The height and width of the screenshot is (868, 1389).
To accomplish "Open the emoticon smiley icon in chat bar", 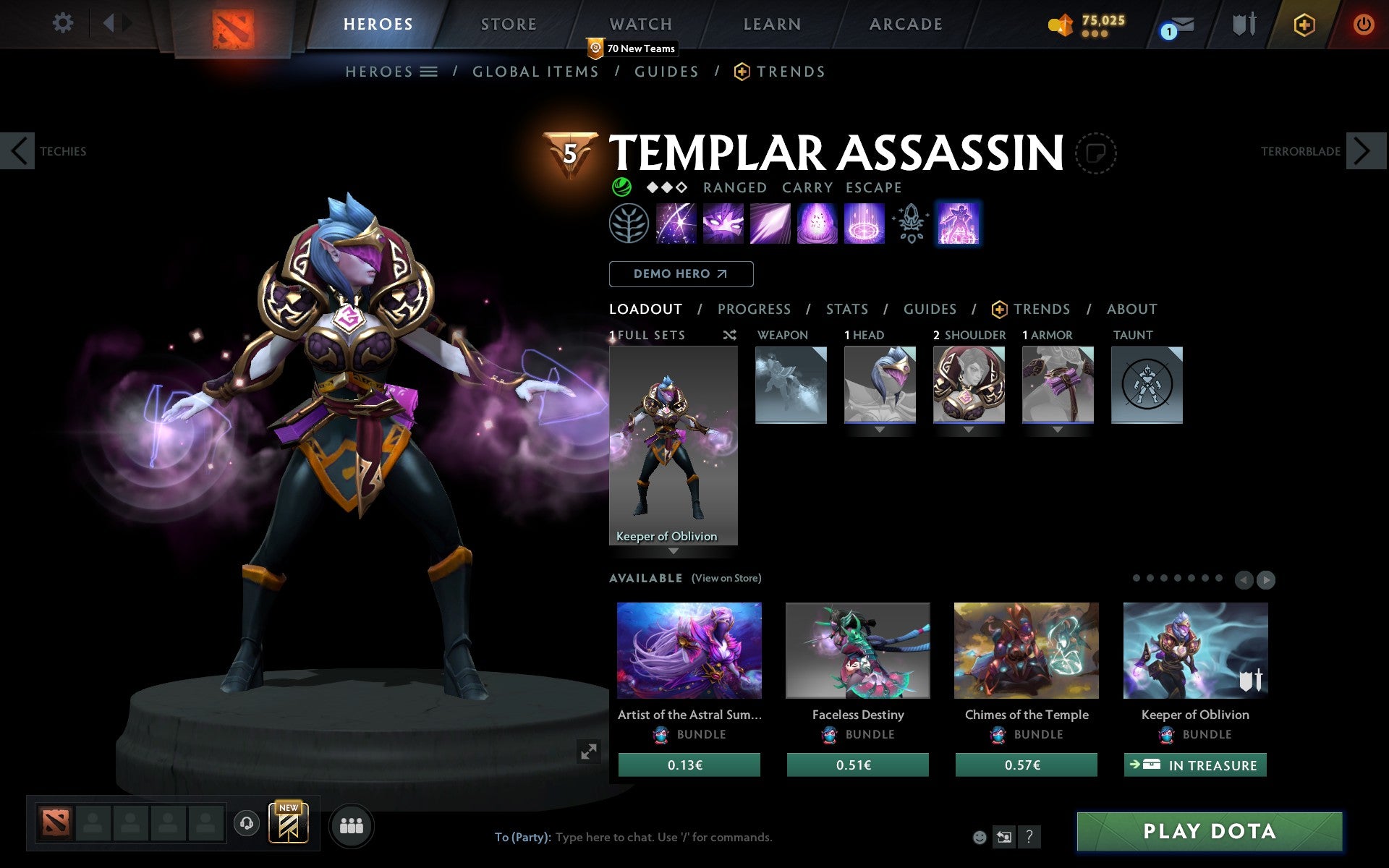I will tap(980, 837).
